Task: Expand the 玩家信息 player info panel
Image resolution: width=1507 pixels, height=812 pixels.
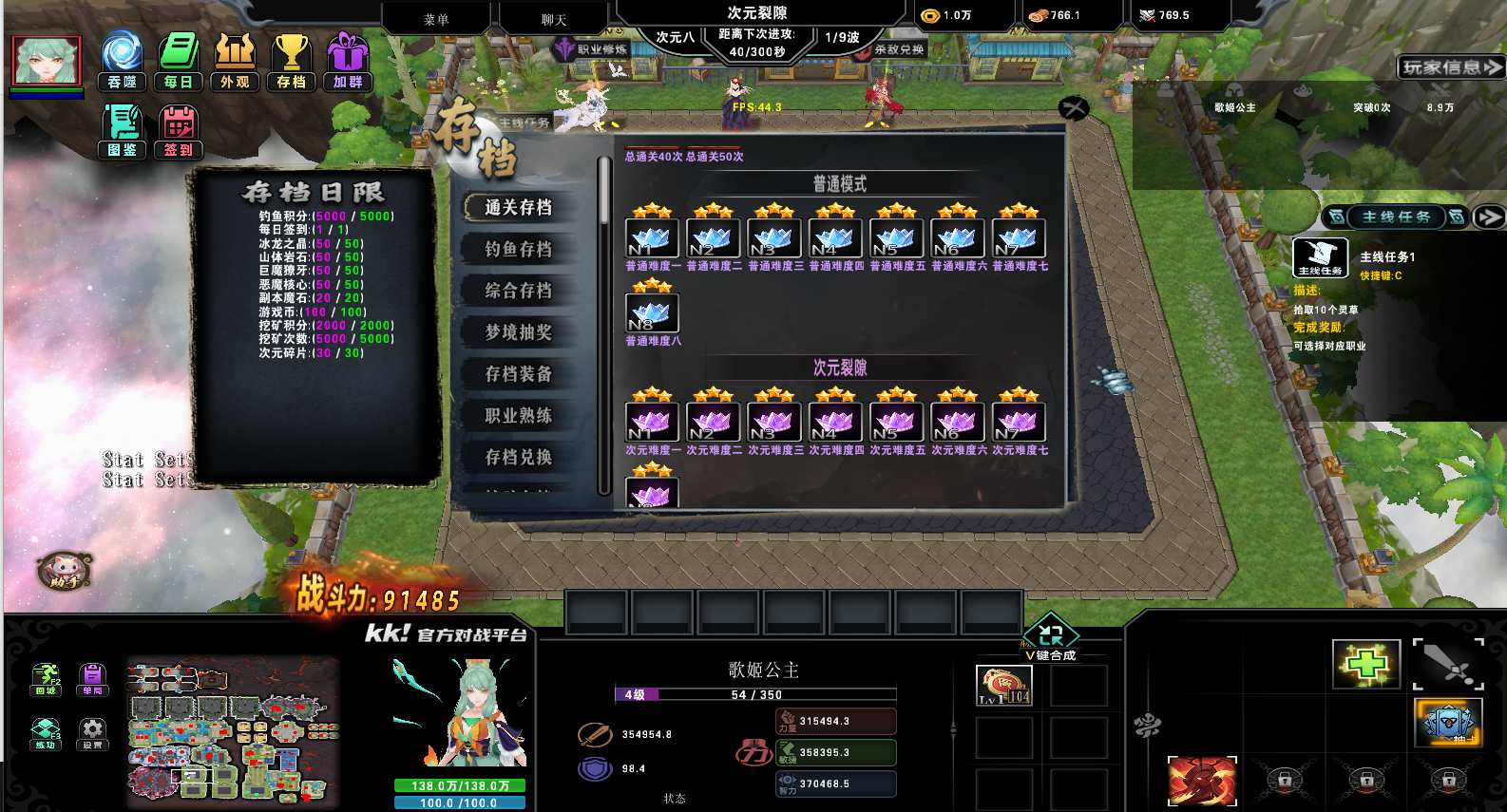Action: click(x=1451, y=67)
